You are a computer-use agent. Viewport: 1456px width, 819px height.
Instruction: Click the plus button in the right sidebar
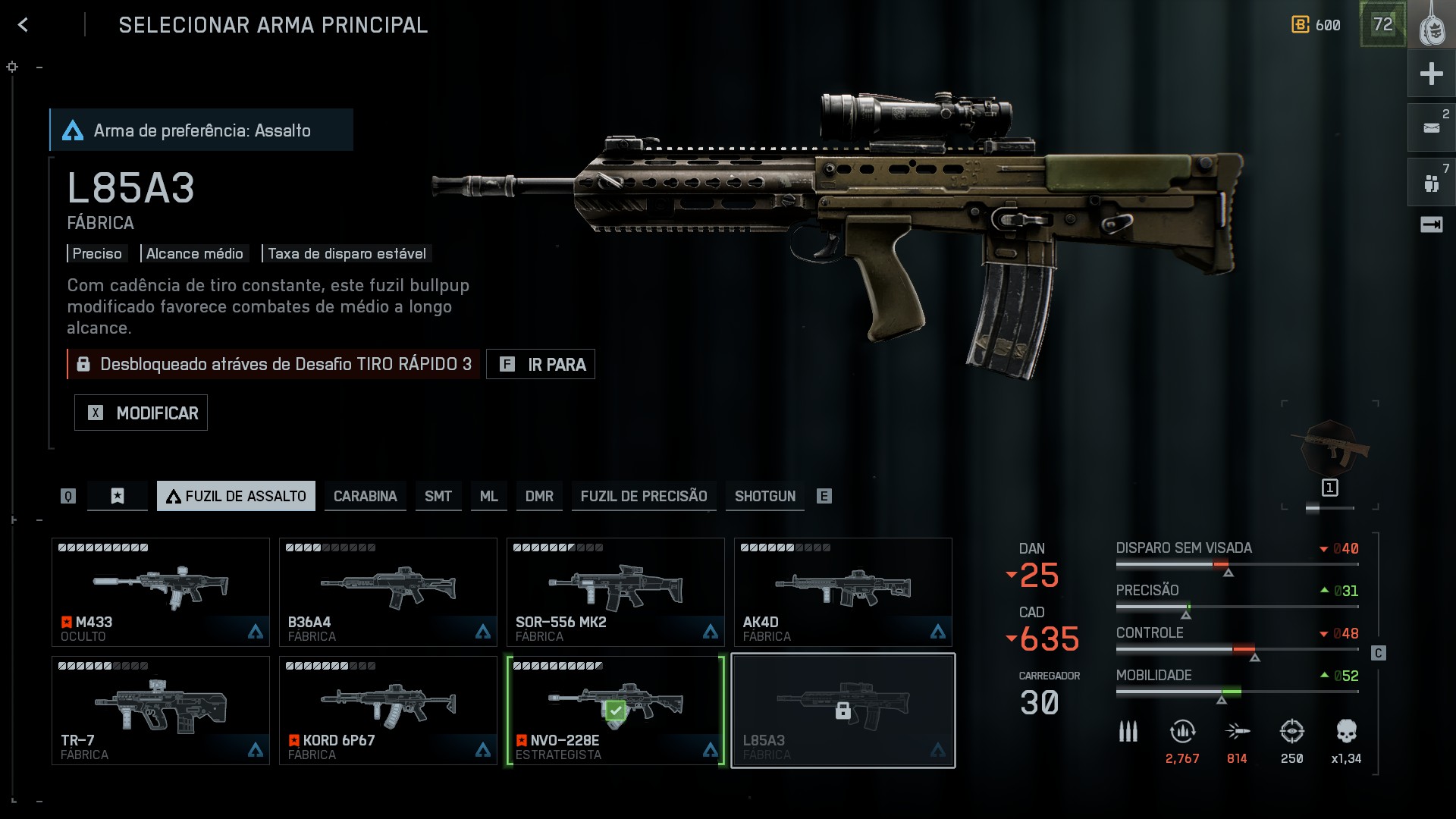pyautogui.click(x=1431, y=74)
